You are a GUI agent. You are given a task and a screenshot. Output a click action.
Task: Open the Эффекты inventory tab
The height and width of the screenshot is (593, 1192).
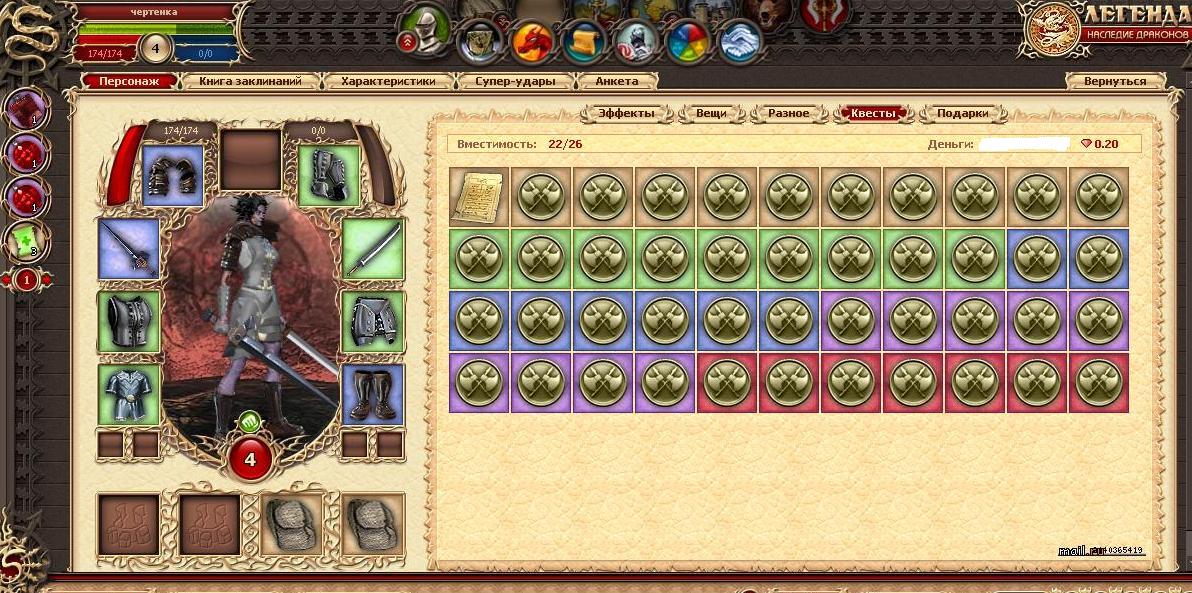[x=627, y=113]
